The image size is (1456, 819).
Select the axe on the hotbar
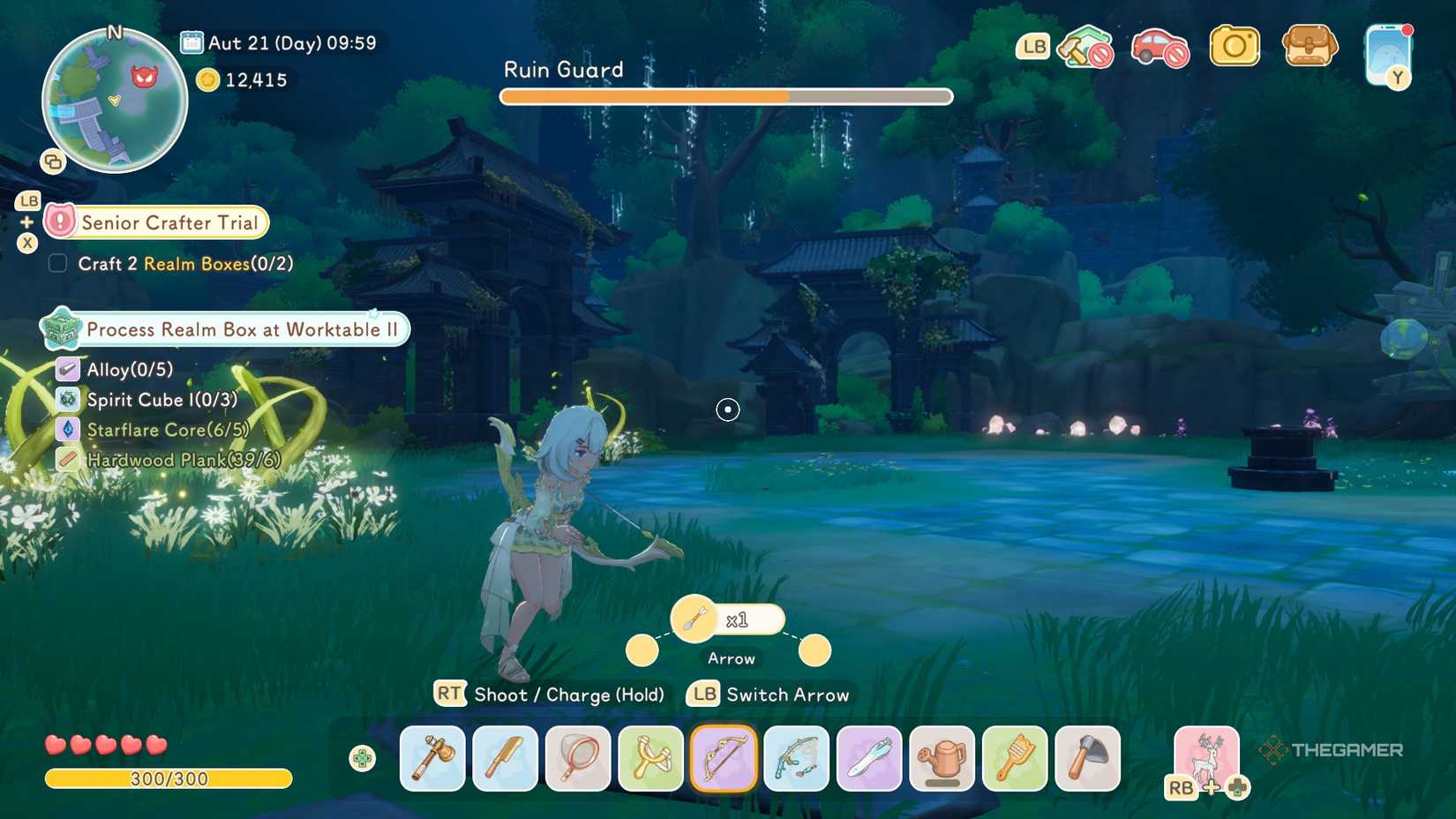click(x=1087, y=759)
